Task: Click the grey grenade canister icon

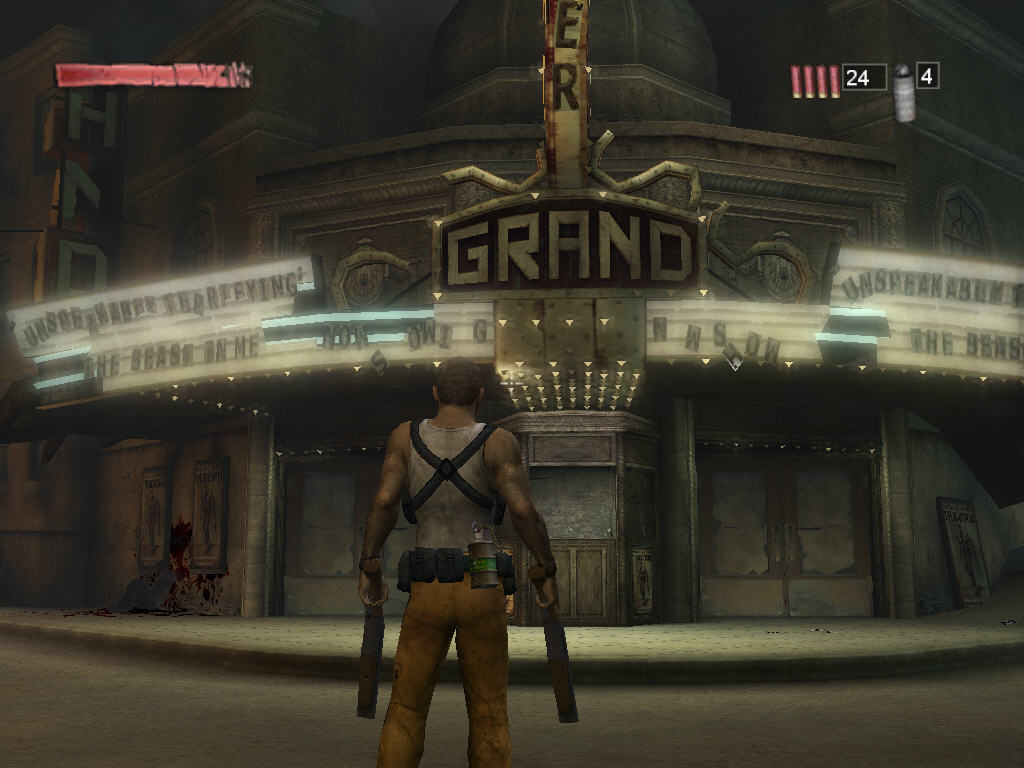Action: [904, 93]
